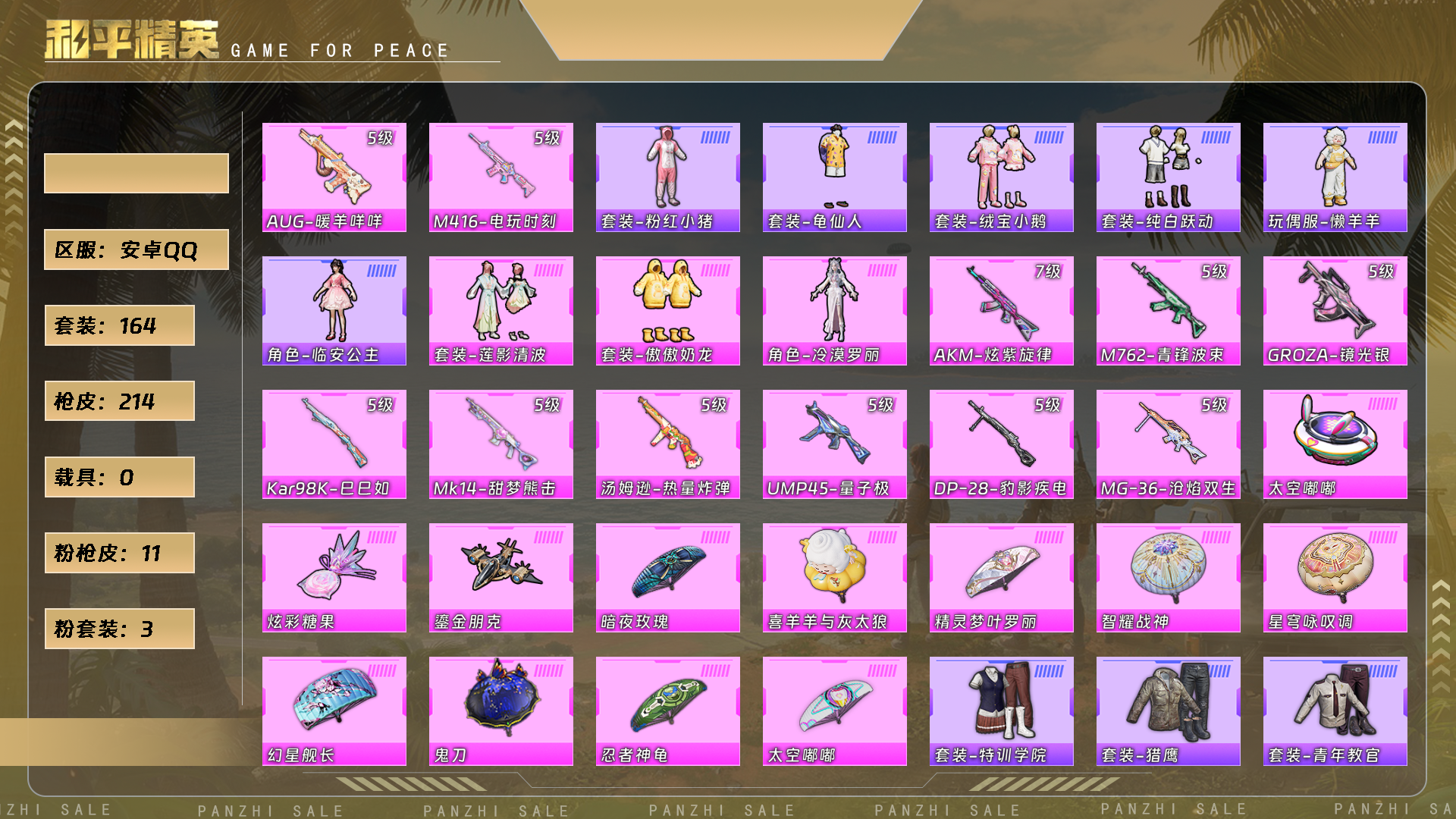Viewport: 1456px width, 819px height.
Task: Select the AUG-暖羊咩咩 gun skin tile
Action: (334, 177)
